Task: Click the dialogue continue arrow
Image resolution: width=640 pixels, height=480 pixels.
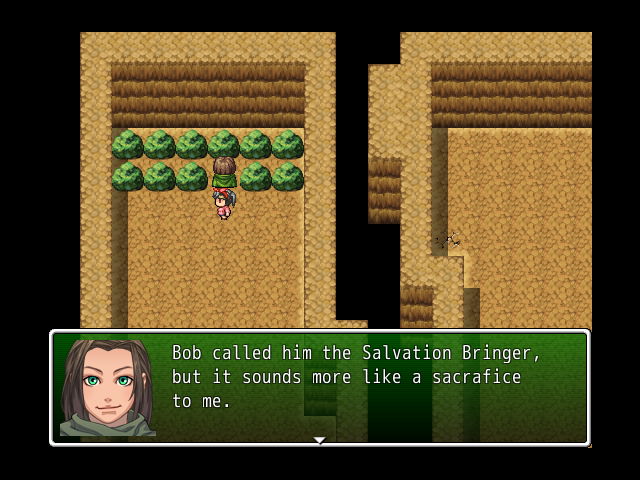Action: pyautogui.click(x=319, y=440)
